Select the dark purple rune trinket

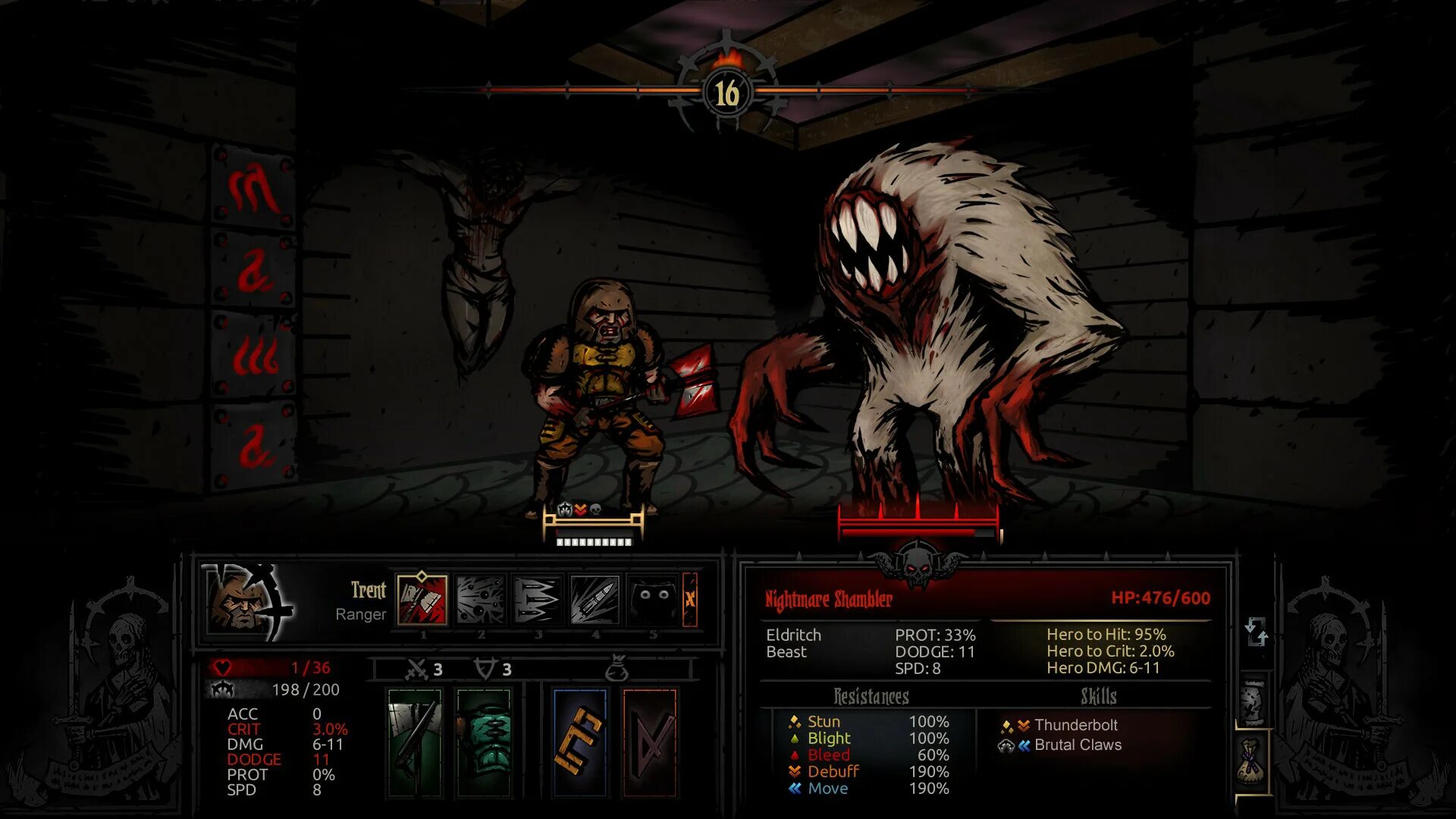[650, 742]
